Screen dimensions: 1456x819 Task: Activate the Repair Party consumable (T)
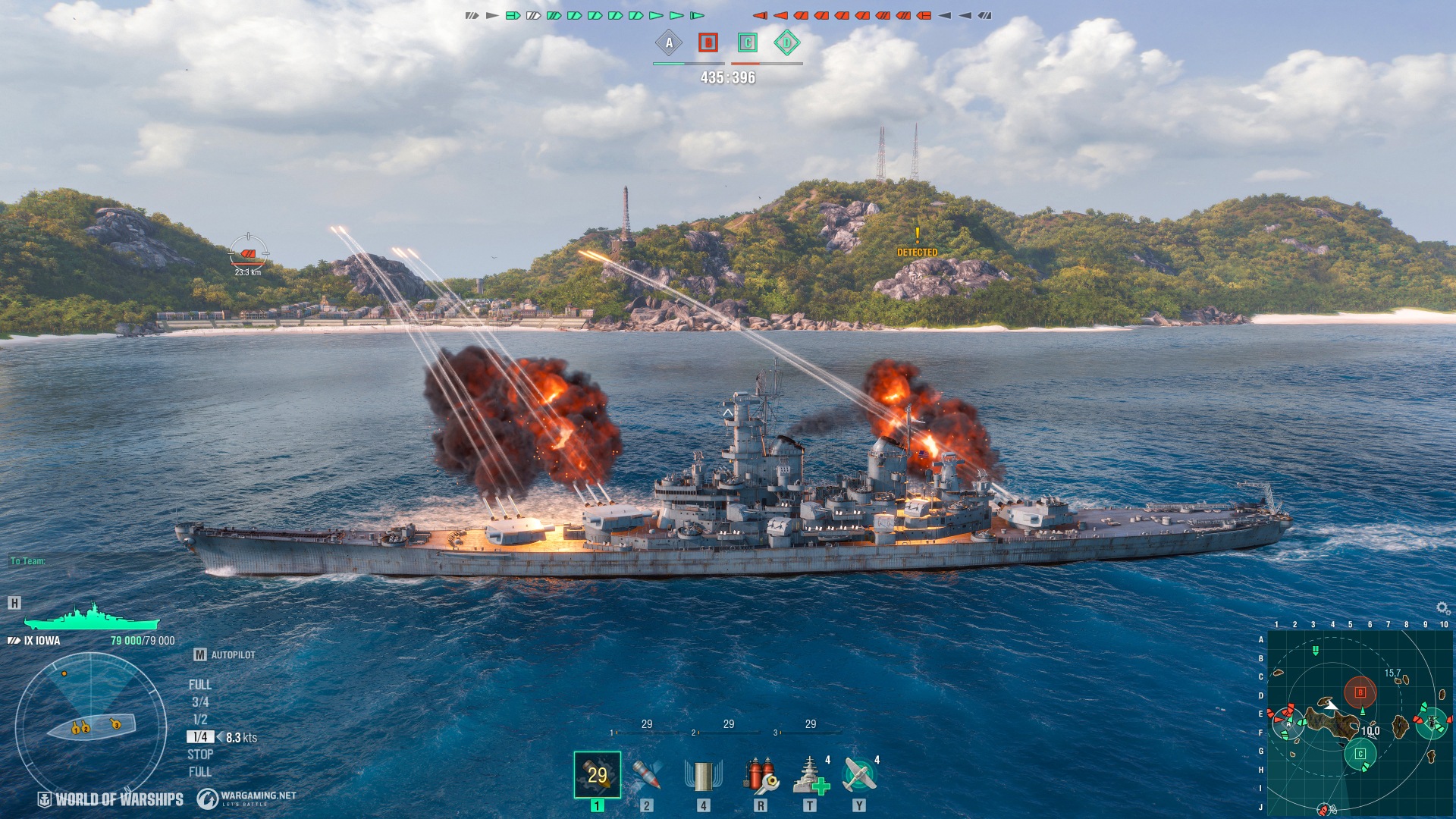pos(813,775)
